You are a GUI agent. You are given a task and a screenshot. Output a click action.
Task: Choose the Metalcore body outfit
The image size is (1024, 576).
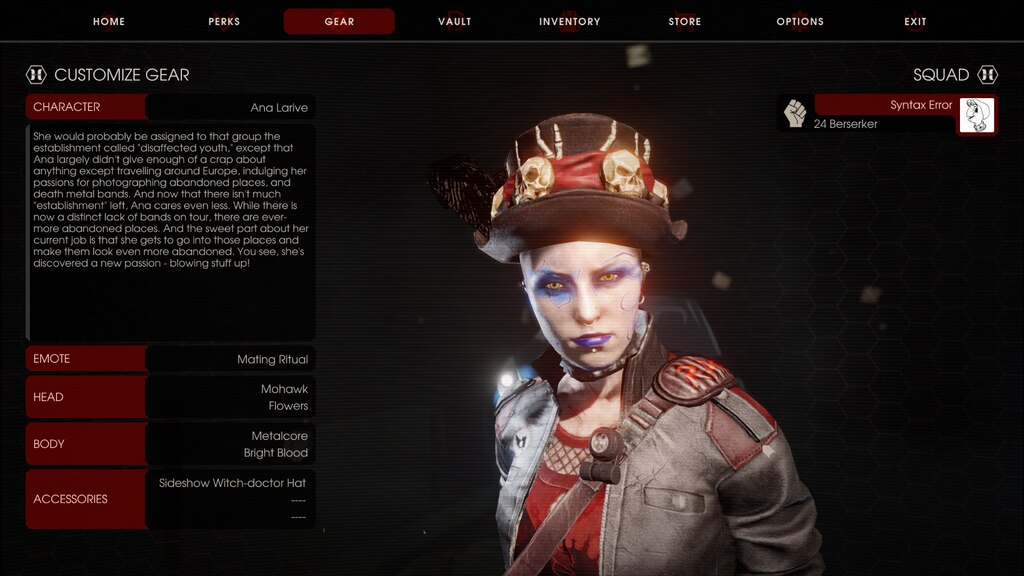coord(279,436)
